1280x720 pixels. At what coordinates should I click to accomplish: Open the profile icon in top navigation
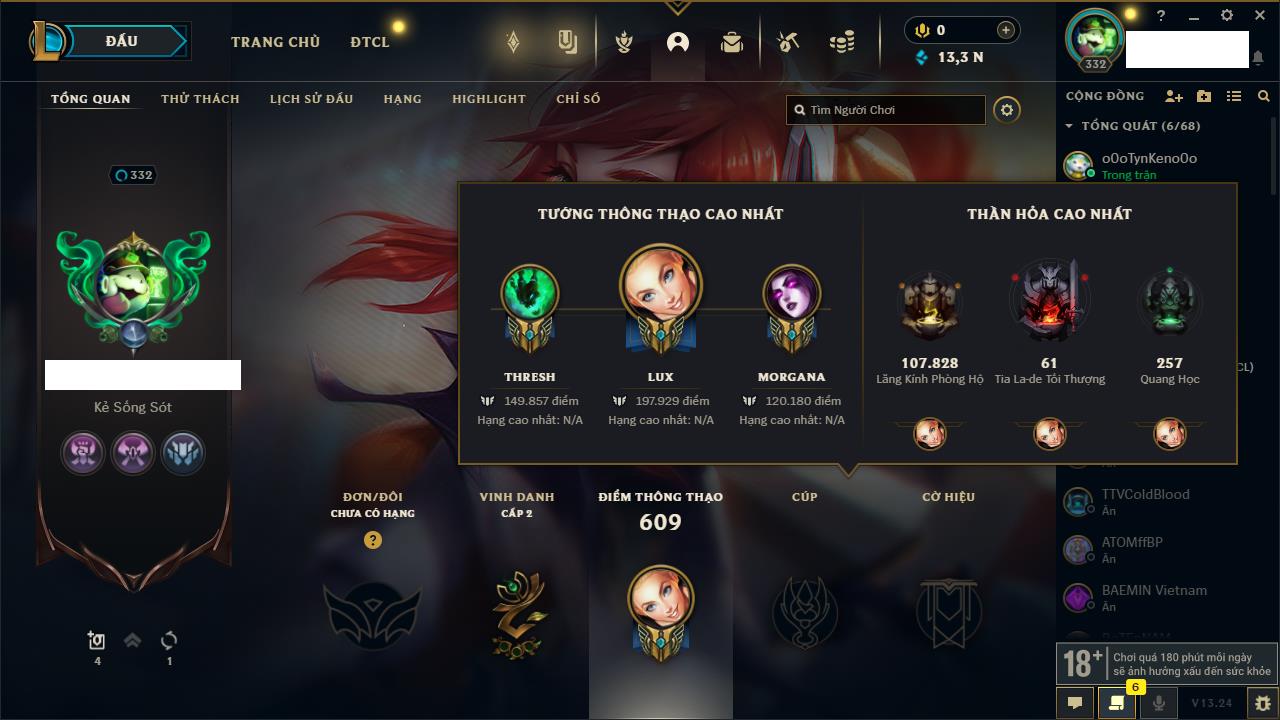coord(678,42)
